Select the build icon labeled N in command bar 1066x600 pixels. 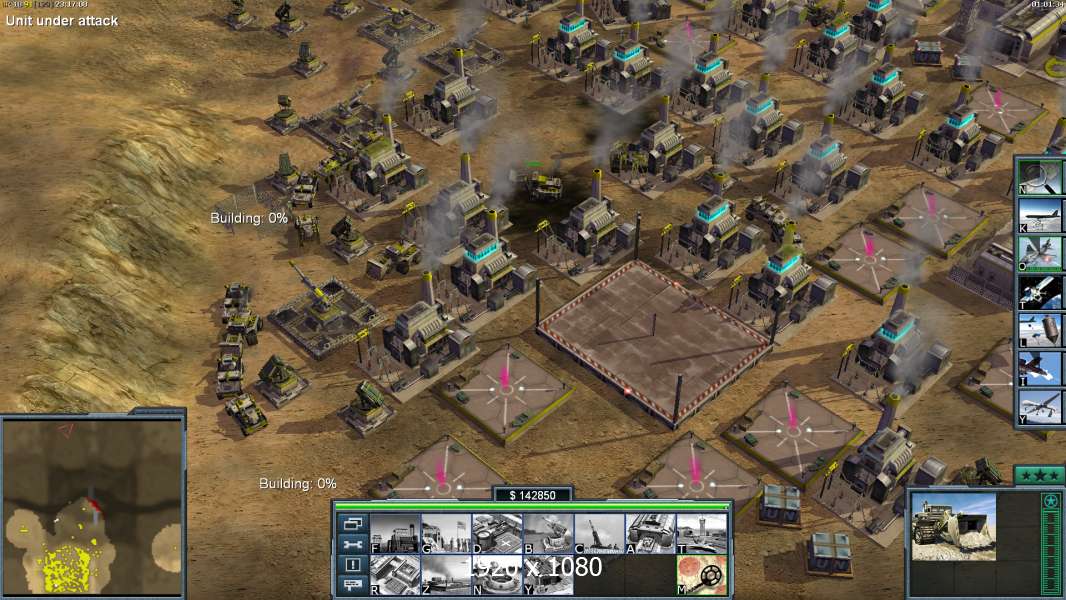497,575
